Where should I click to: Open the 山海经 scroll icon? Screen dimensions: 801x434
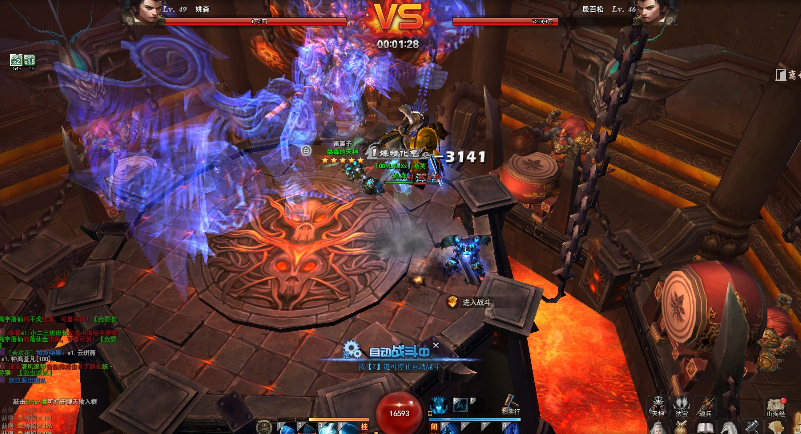pyautogui.click(x=775, y=402)
